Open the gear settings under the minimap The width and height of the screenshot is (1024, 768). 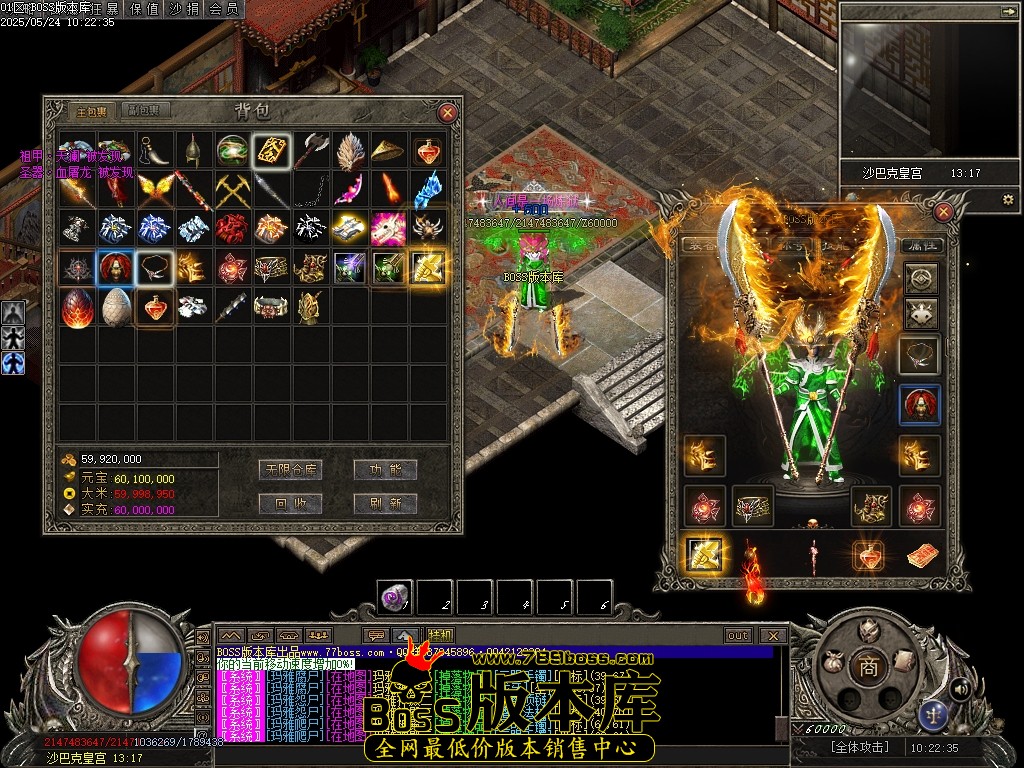pyautogui.click(x=1007, y=200)
